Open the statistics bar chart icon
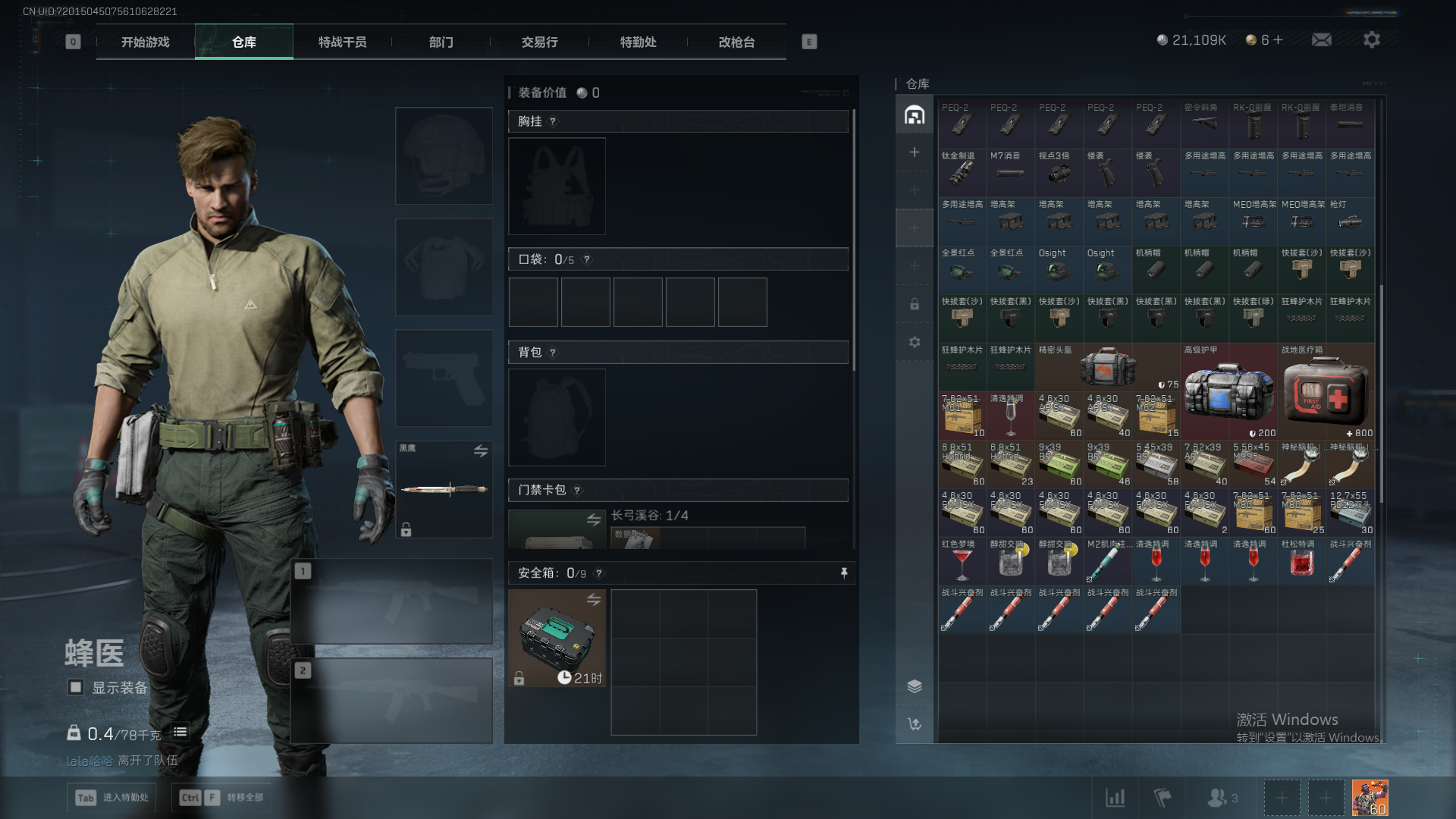The height and width of the screenshot is (819, 1456). [x=1115, y=797]
